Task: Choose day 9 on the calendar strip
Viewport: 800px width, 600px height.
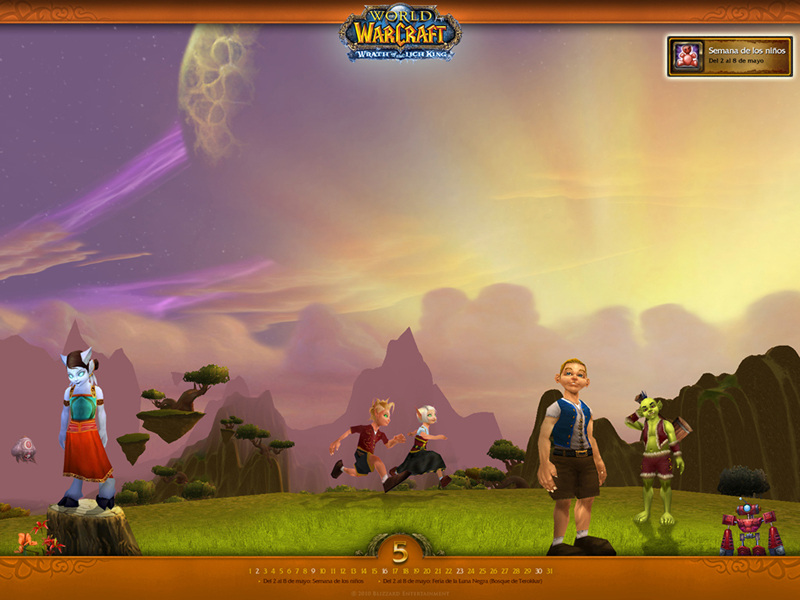Action: [x=313, y=571]
